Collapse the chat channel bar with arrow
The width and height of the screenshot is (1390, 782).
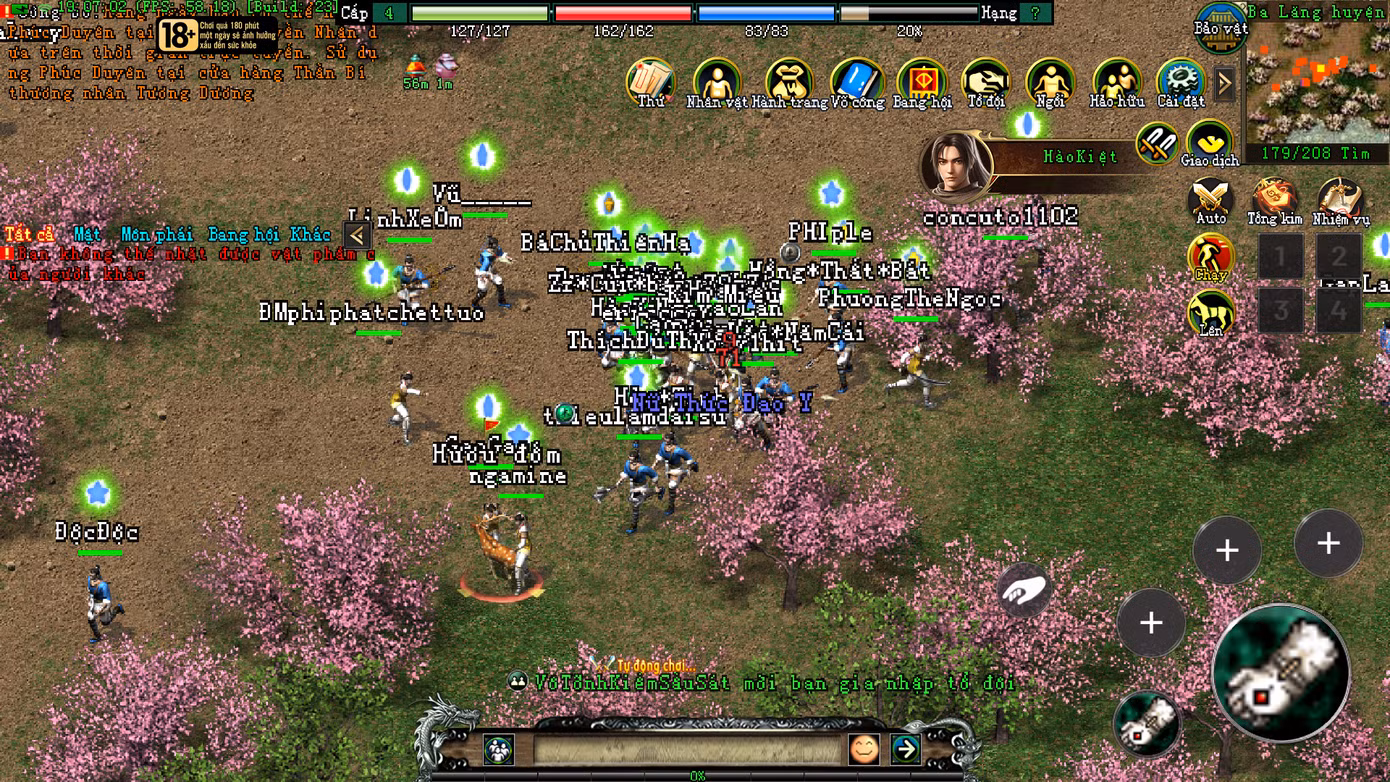click(x=357, y=237)
